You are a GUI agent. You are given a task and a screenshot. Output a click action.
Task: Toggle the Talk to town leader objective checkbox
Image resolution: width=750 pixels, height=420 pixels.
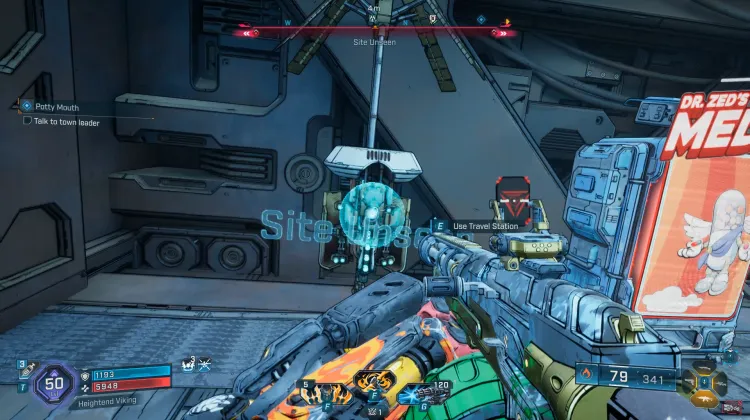[27, 121]
